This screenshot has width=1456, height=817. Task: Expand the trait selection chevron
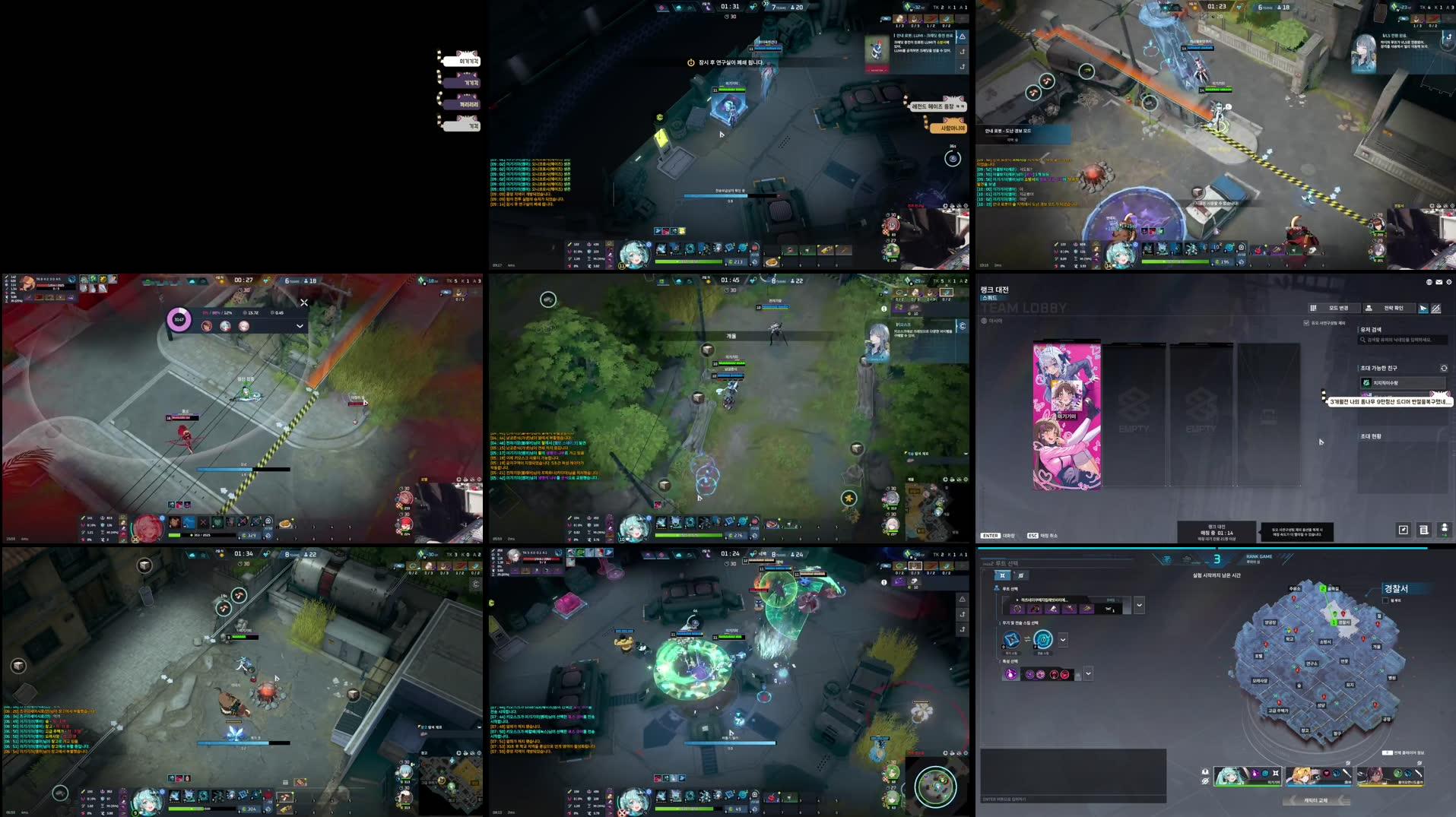pos(1087,673)
